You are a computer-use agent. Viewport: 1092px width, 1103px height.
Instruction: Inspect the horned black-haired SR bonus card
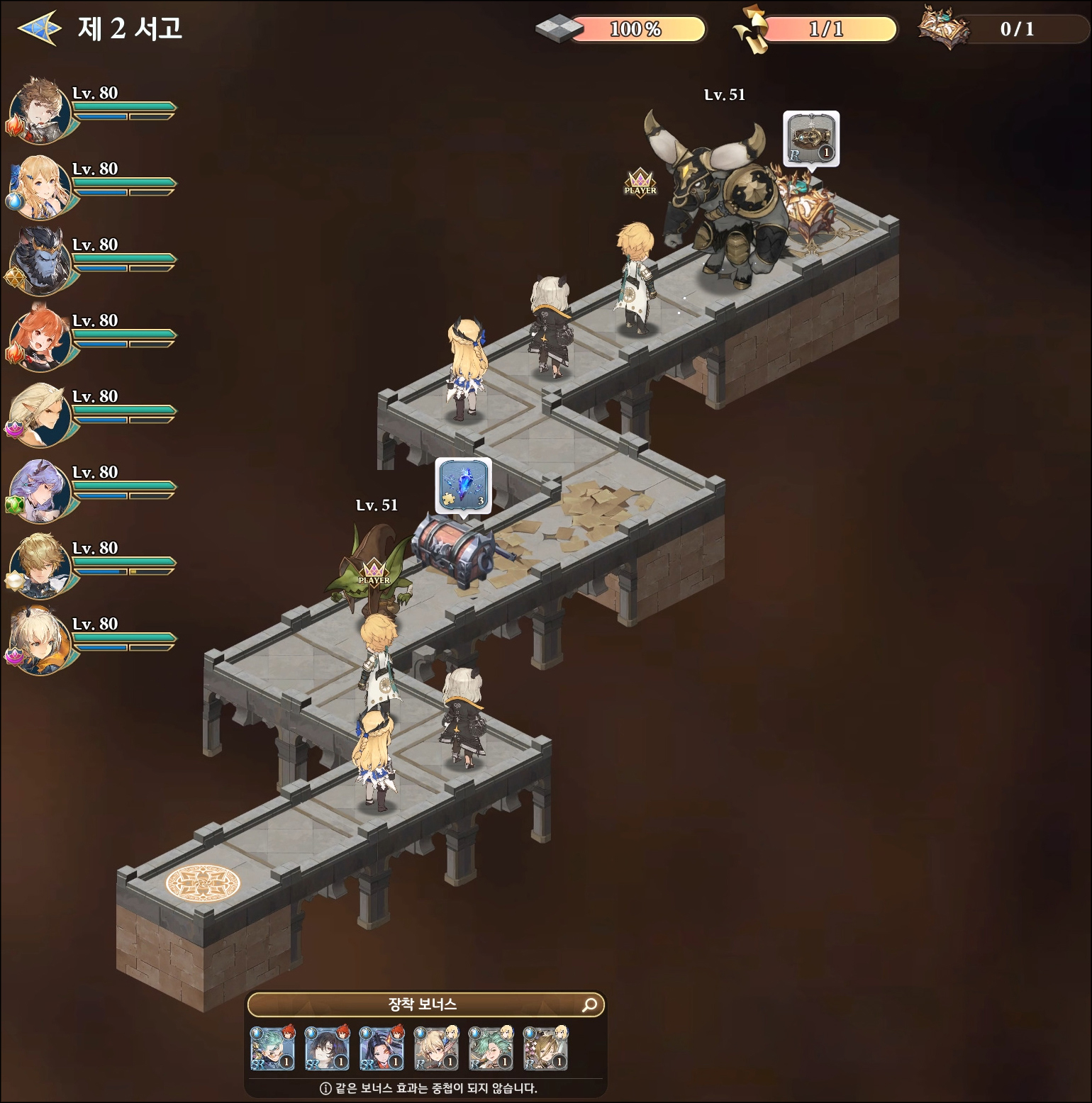coord(381,1048)
